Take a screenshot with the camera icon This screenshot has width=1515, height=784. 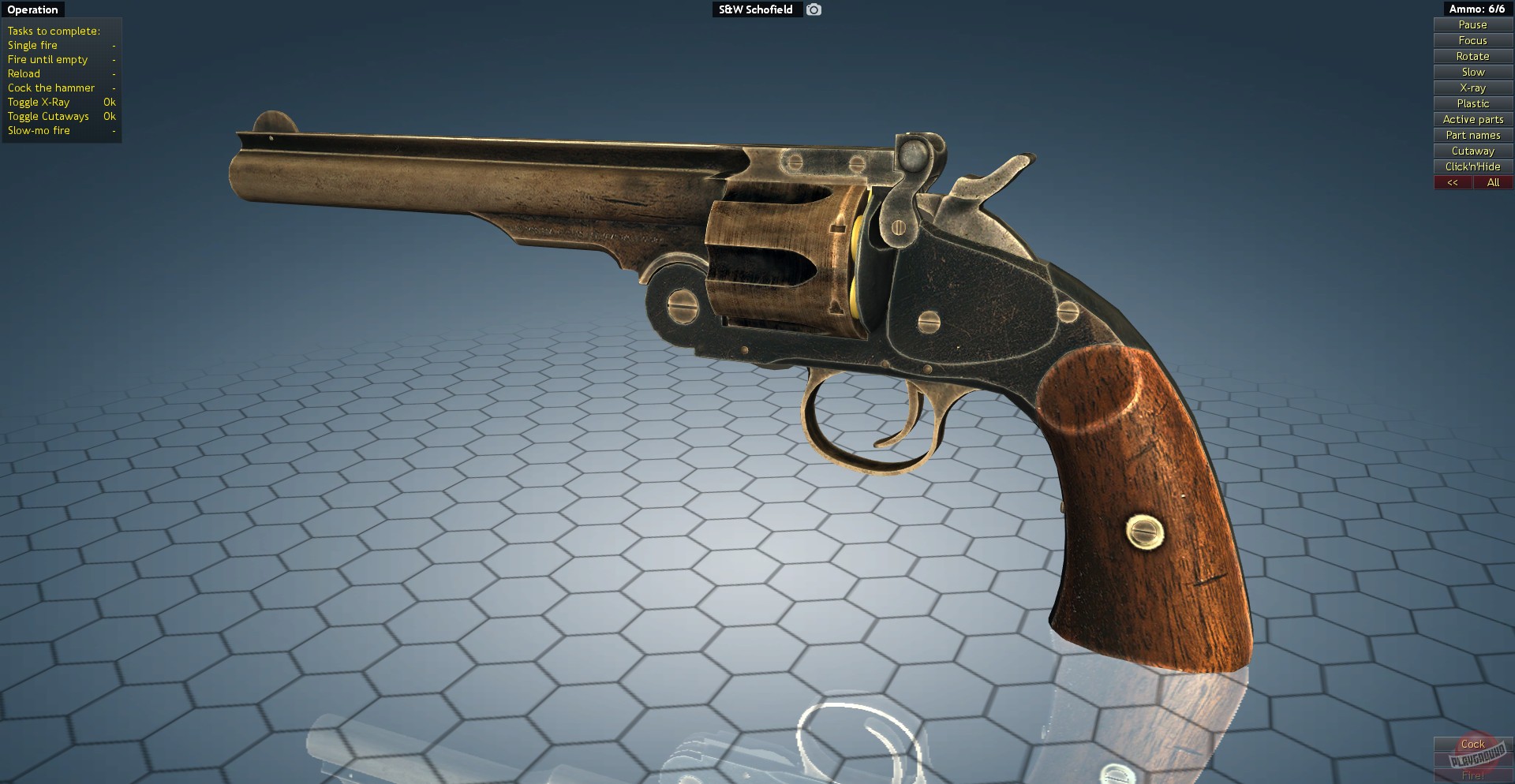(x=813, y=9)
